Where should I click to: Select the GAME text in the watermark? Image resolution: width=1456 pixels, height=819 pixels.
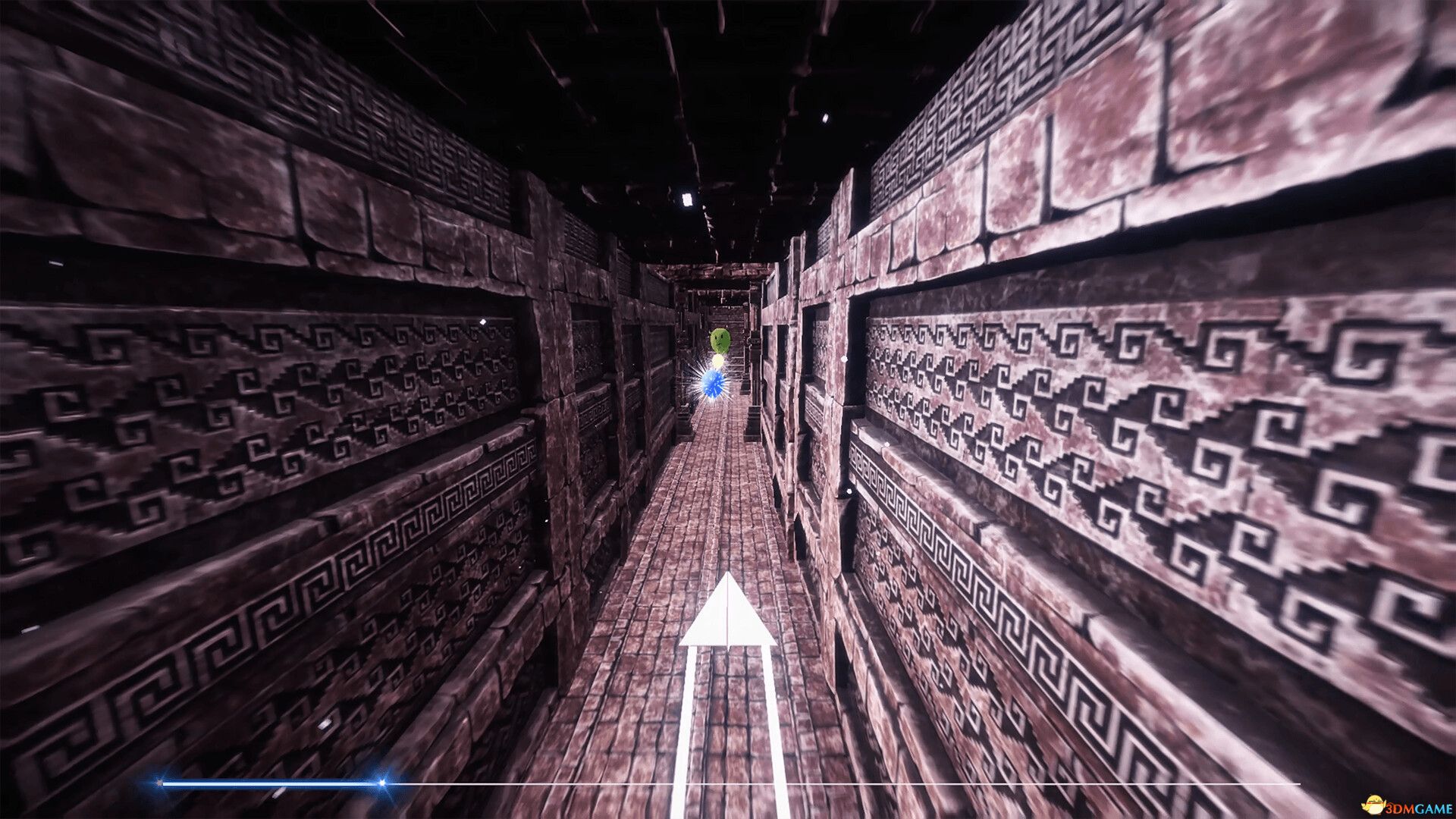coord(1433,808)
